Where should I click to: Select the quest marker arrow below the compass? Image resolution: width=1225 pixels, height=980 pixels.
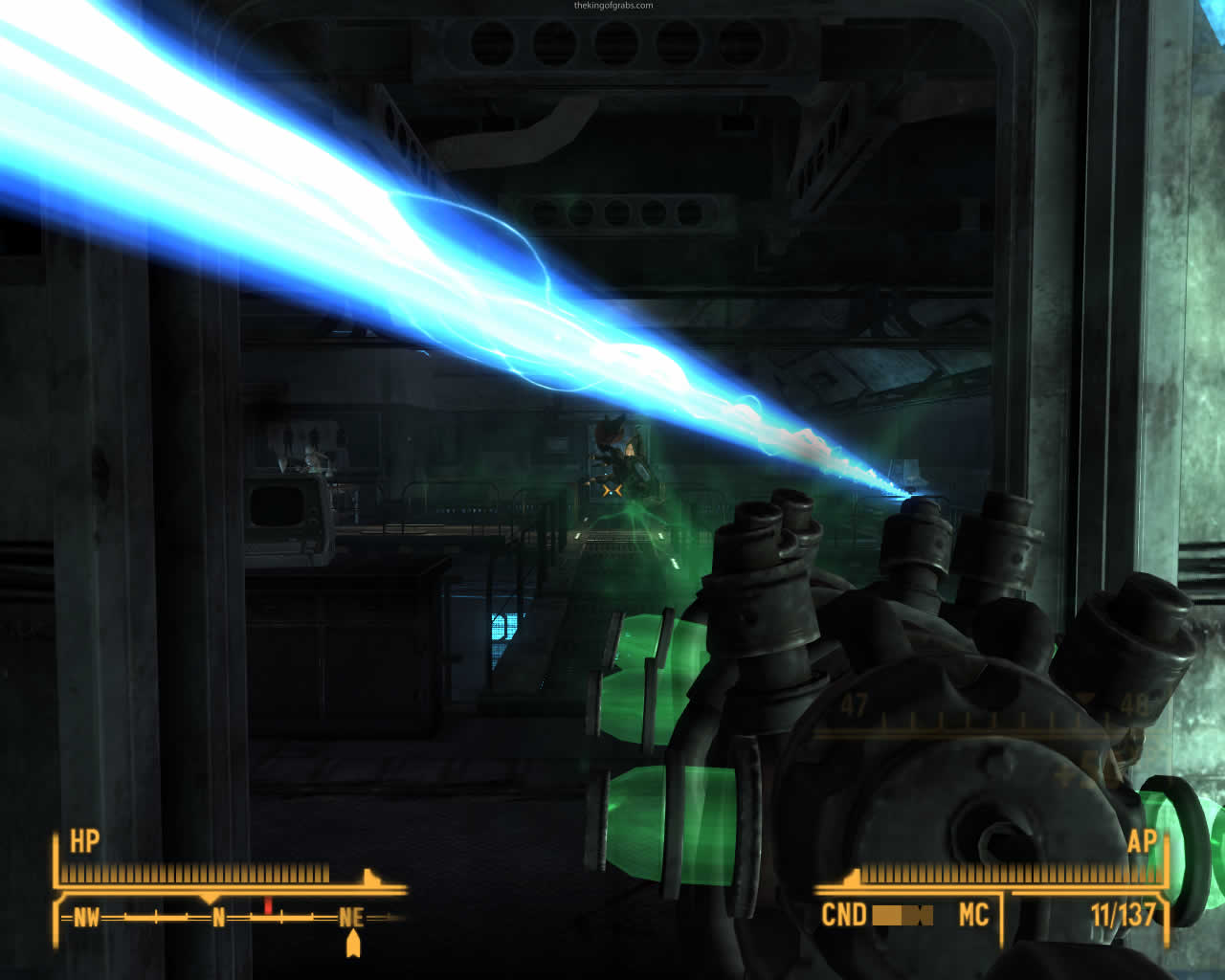[353, 945]
